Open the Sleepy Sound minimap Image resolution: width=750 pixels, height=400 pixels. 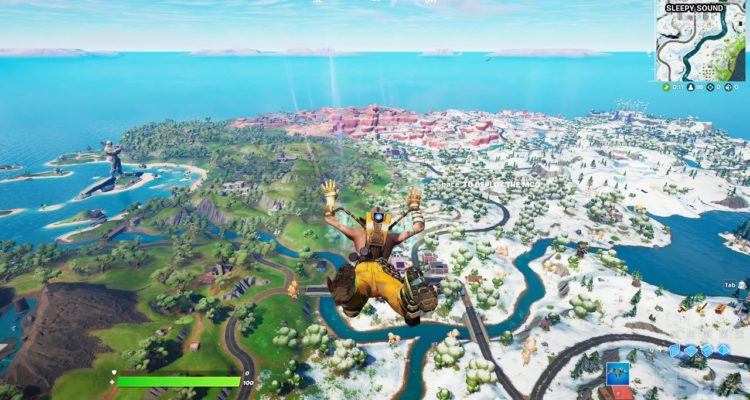(700, 42)
